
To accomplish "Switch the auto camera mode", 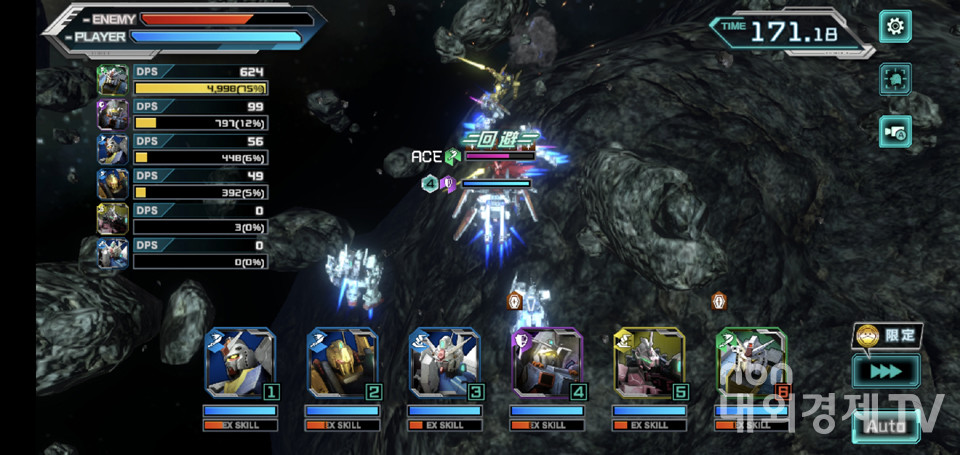I will coord(895,131).
